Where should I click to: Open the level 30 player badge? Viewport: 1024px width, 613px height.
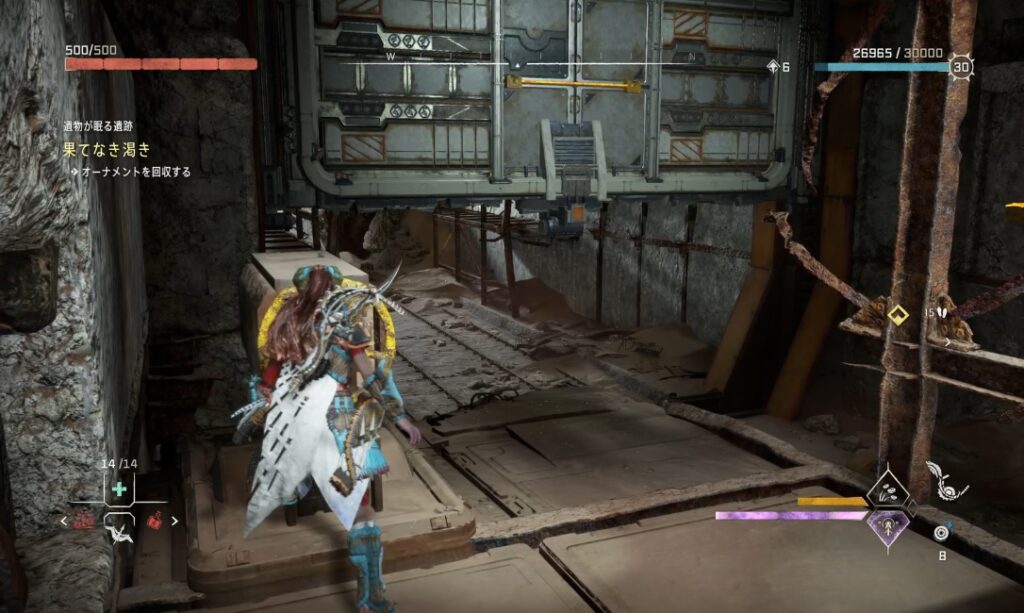(962, 67)
